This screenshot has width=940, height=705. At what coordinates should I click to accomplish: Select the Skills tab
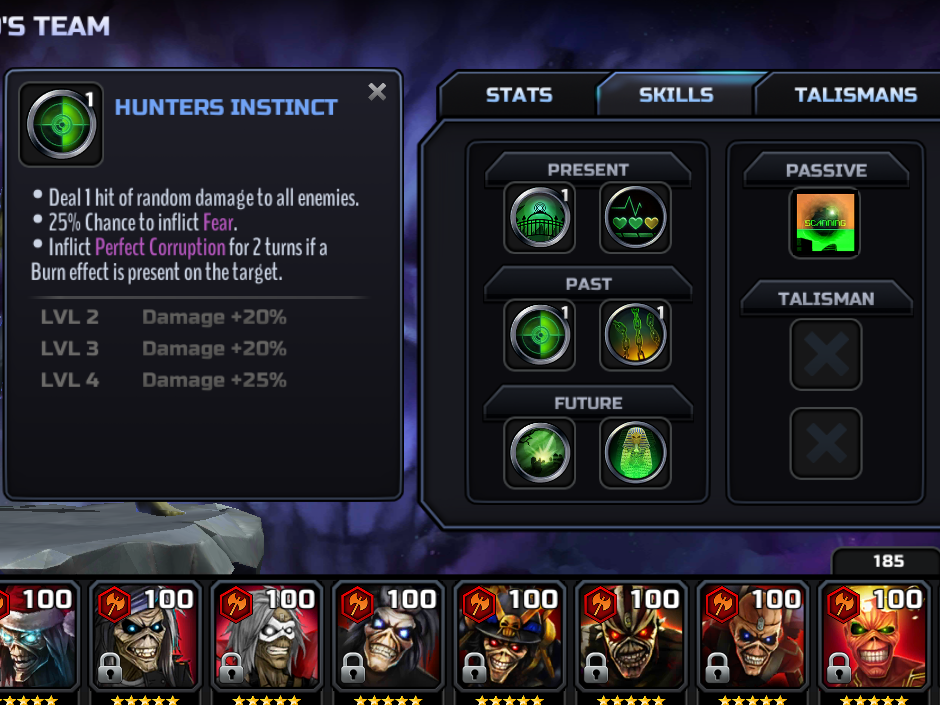point(676,95)
